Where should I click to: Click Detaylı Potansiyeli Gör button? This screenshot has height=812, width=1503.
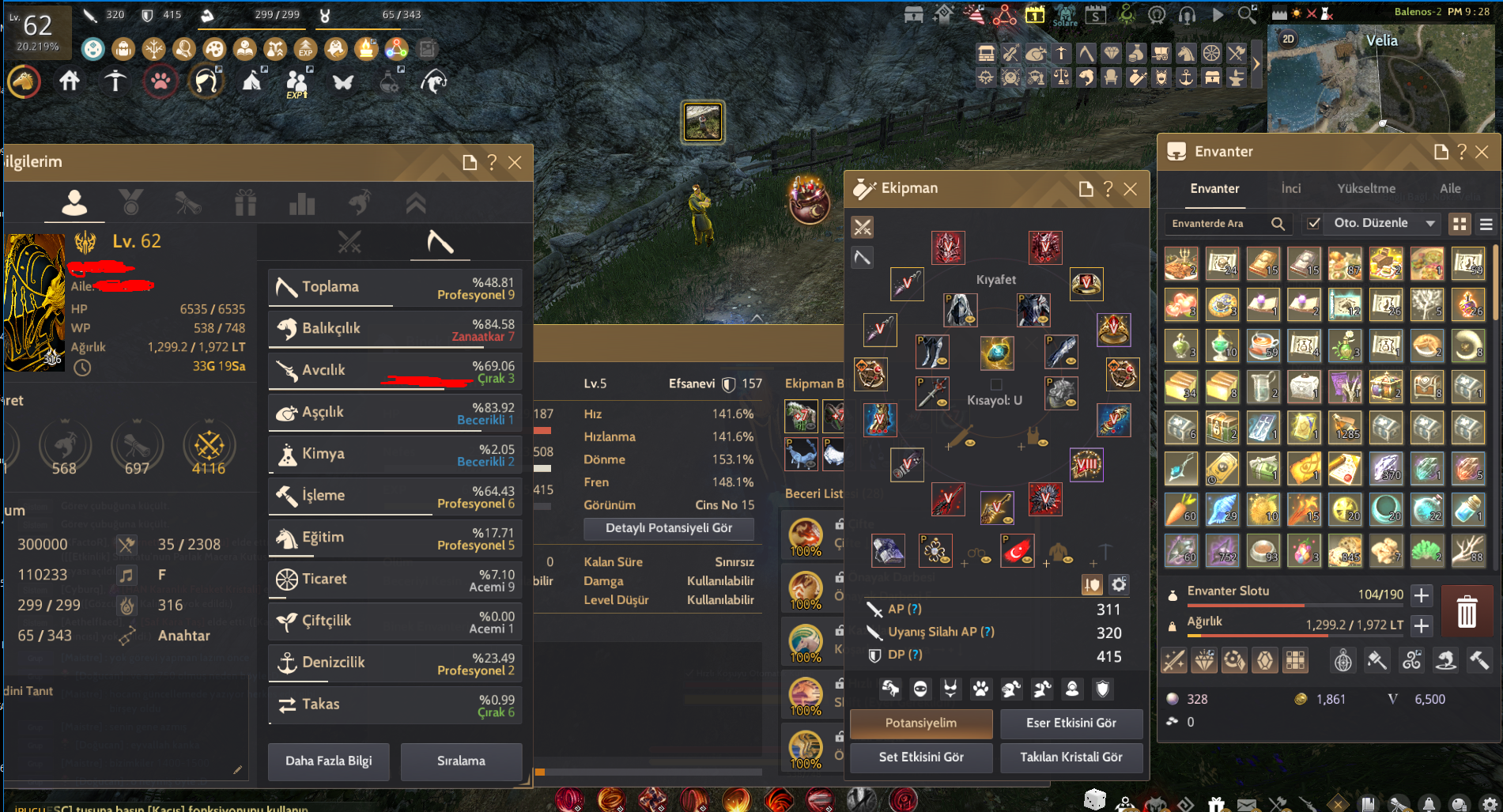[x=668, y=528]
